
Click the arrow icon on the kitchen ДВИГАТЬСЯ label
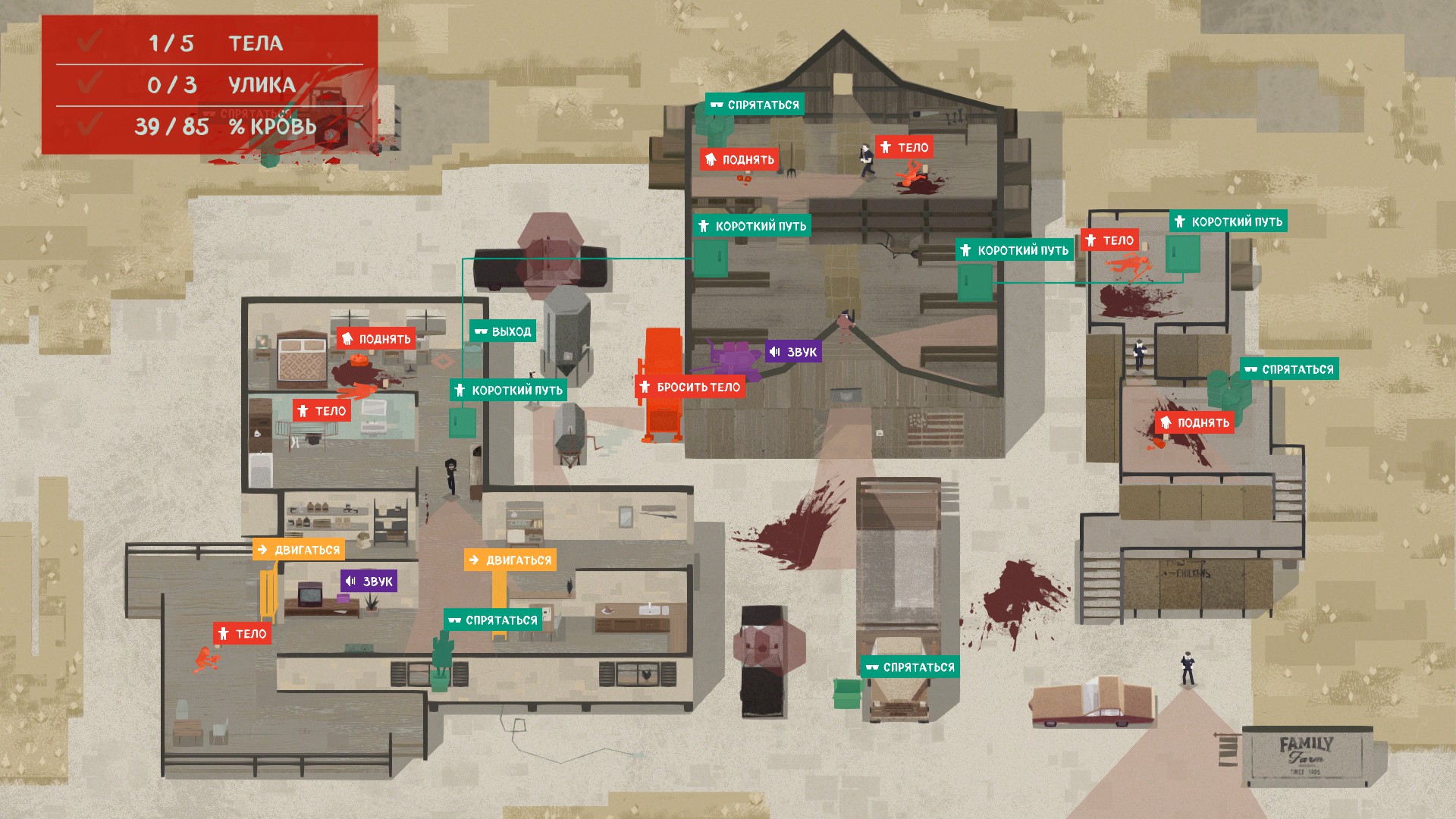(x=476, y=560)
